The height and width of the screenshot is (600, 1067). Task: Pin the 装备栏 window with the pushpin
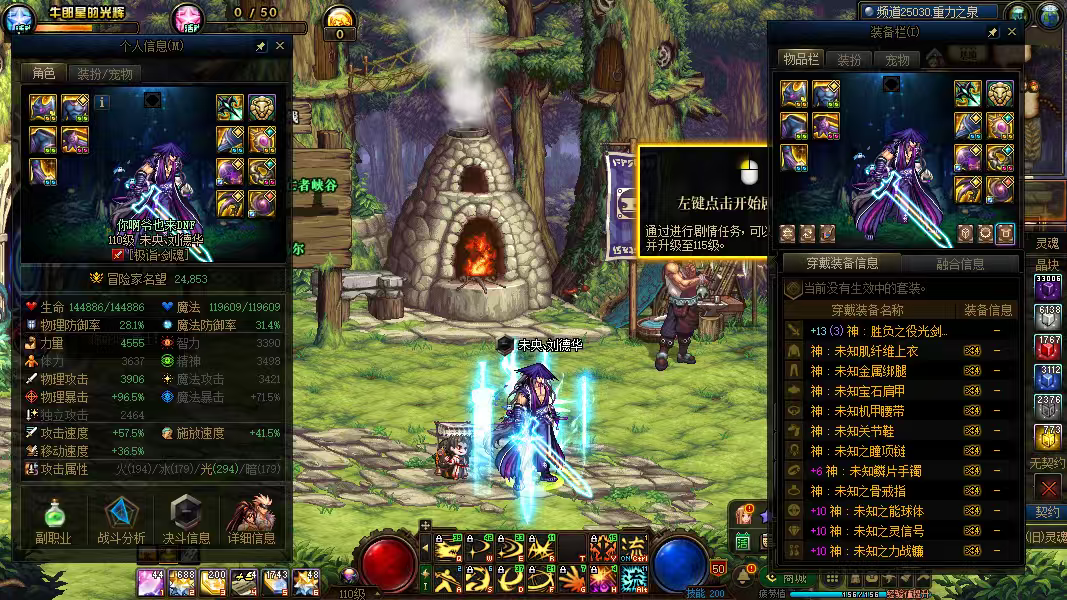point(992,32)
